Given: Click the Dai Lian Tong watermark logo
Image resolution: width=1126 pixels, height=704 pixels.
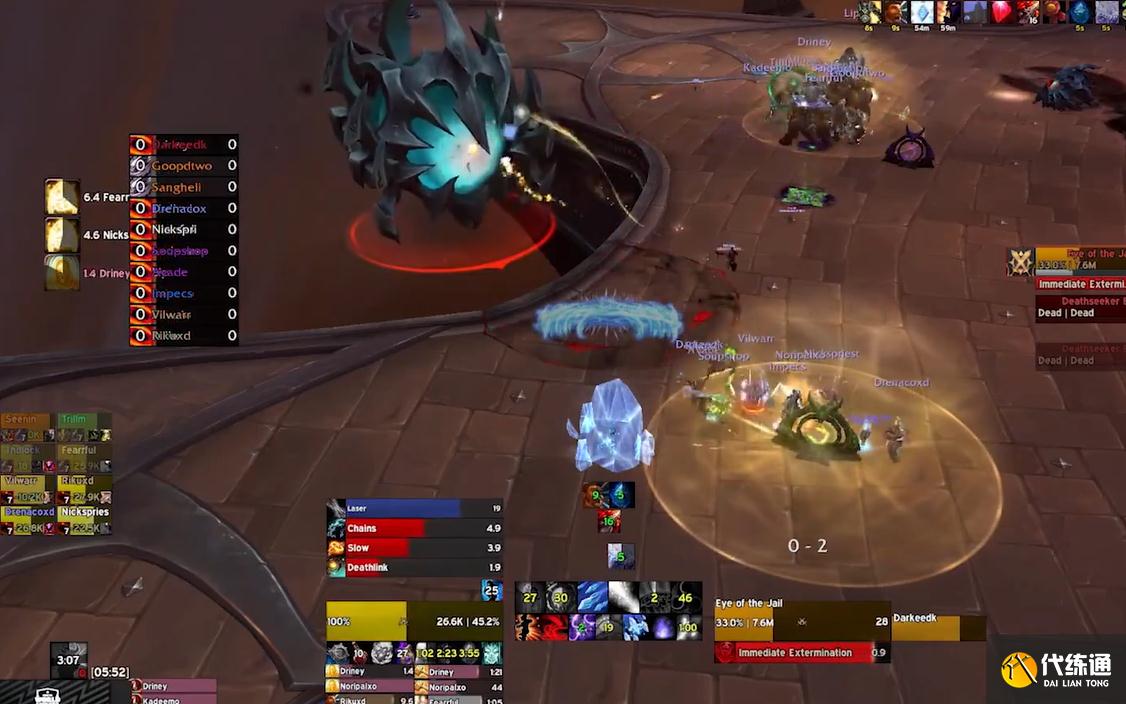Looking at the screenshot, I should pos(1057,669).
